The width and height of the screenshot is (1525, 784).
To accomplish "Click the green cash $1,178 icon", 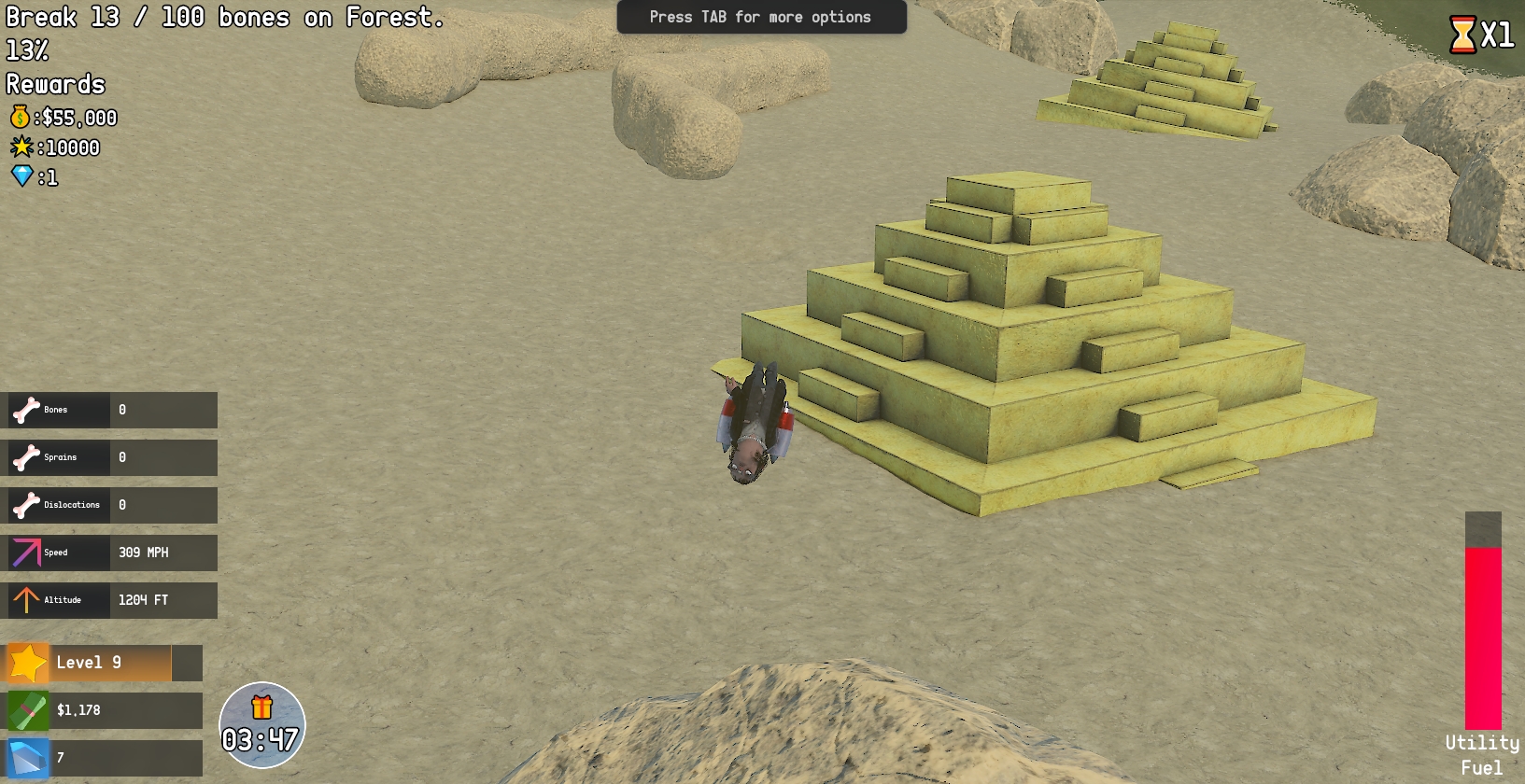I will pyautogui.click(x=28, y=711).
